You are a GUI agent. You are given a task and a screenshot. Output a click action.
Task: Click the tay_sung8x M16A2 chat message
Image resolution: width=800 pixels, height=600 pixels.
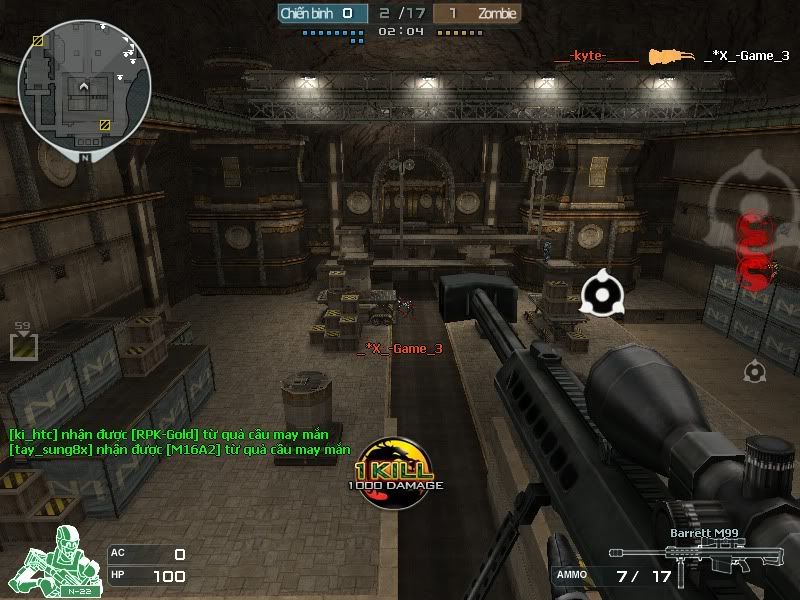pos(180,450)
